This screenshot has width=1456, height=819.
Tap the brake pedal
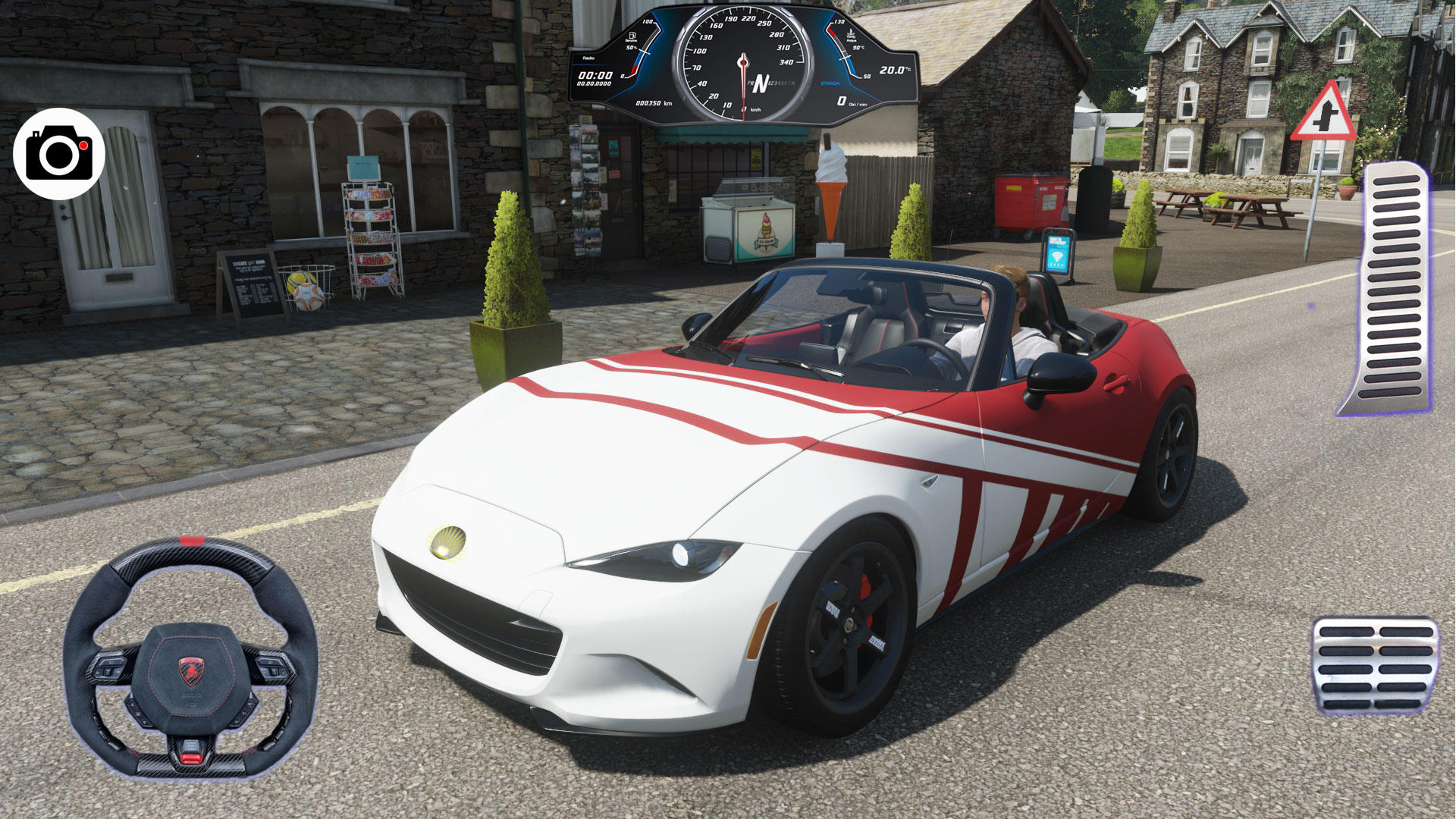[x=1374, y=666]
